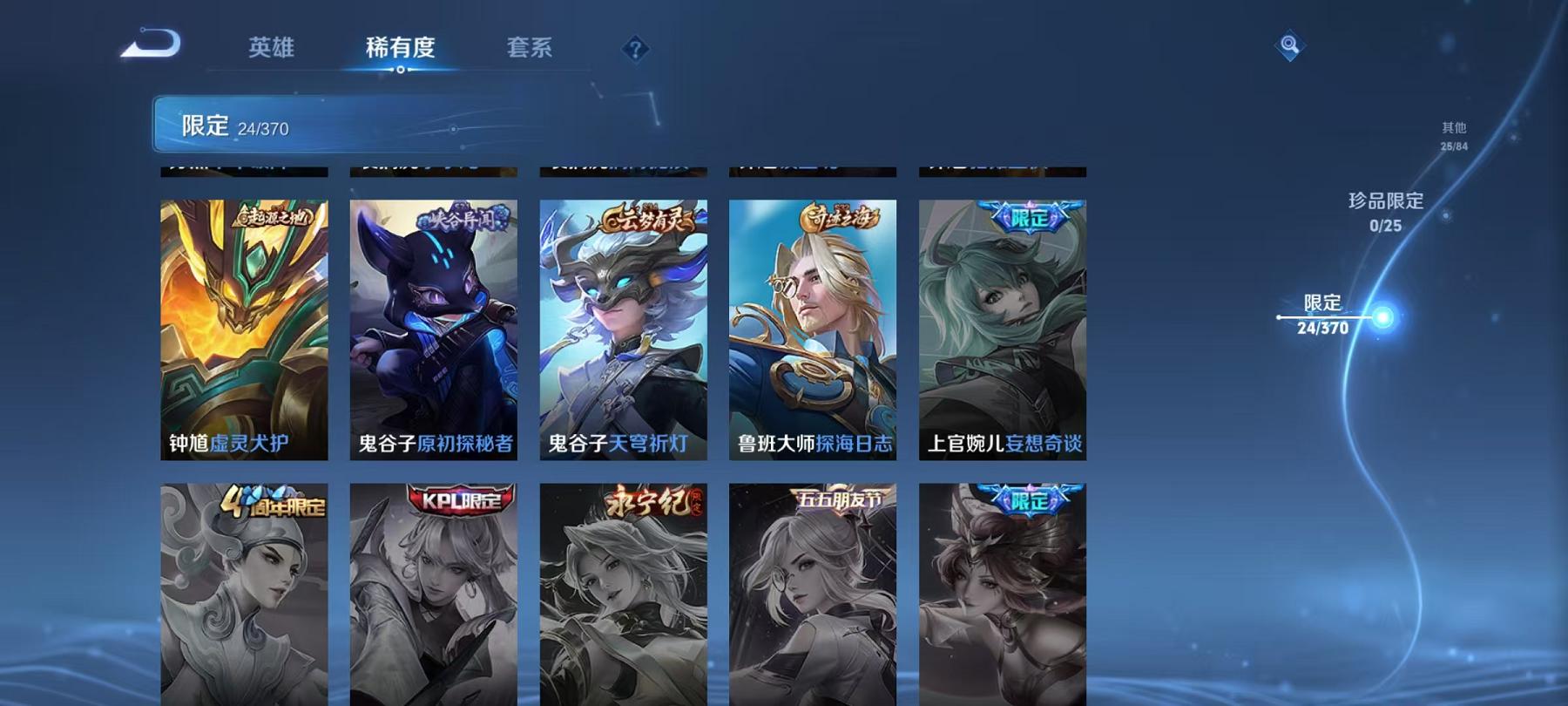Click the help question mark icon

coord(637,50)
